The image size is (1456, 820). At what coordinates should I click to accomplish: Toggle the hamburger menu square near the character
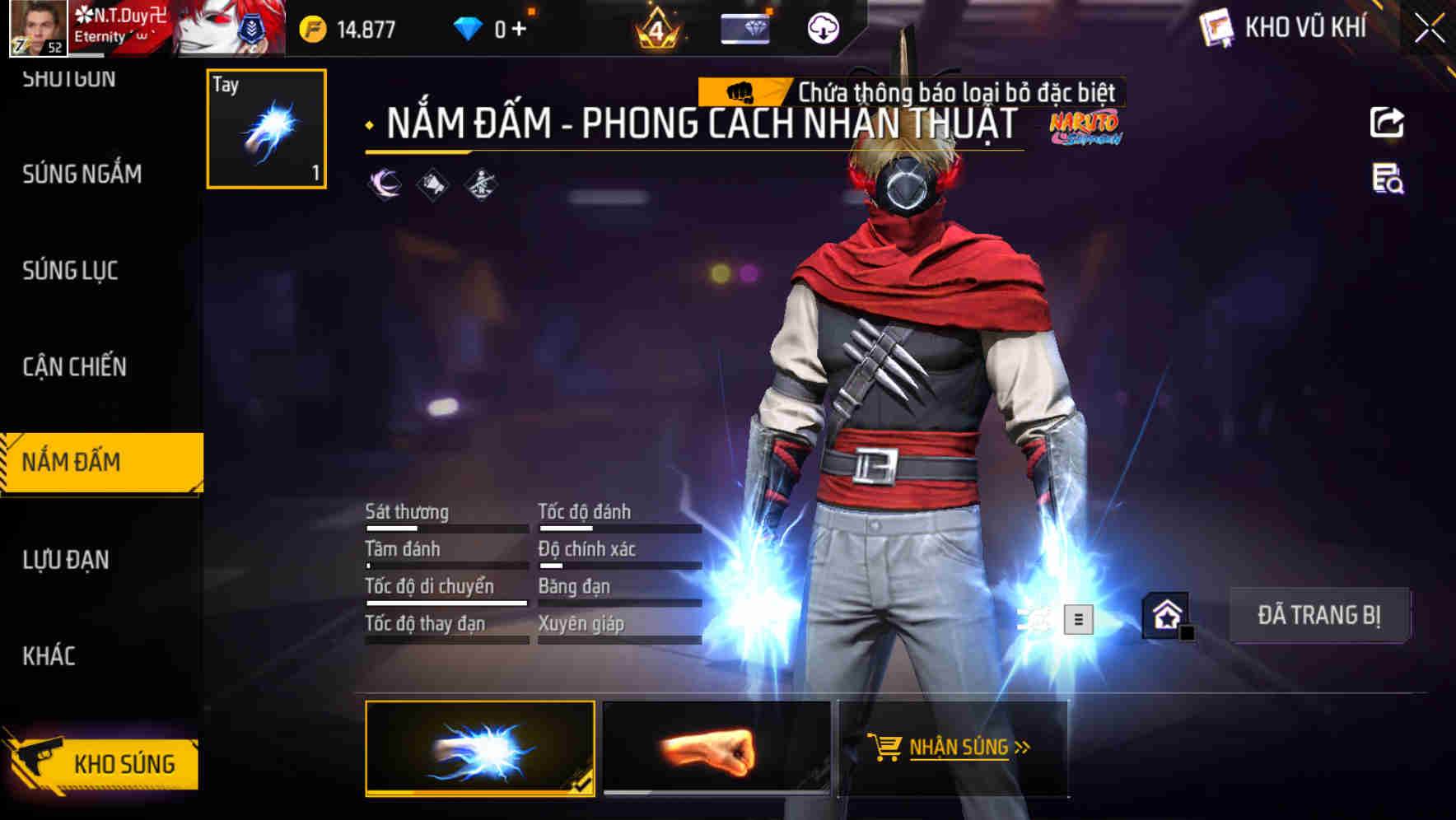click(x=1079, y=620)
